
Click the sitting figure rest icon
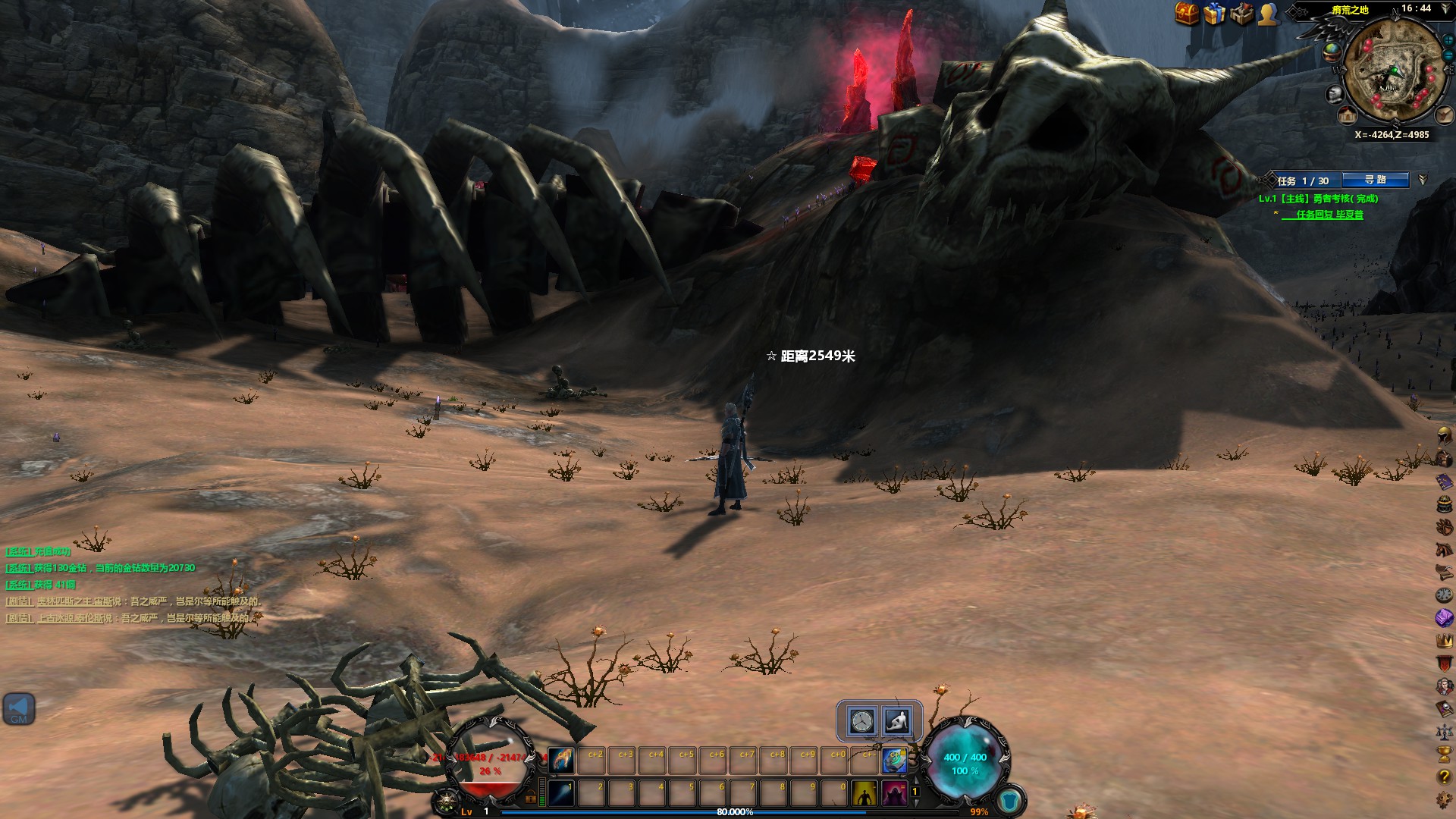pyautogui.click(x=896, y=720)
